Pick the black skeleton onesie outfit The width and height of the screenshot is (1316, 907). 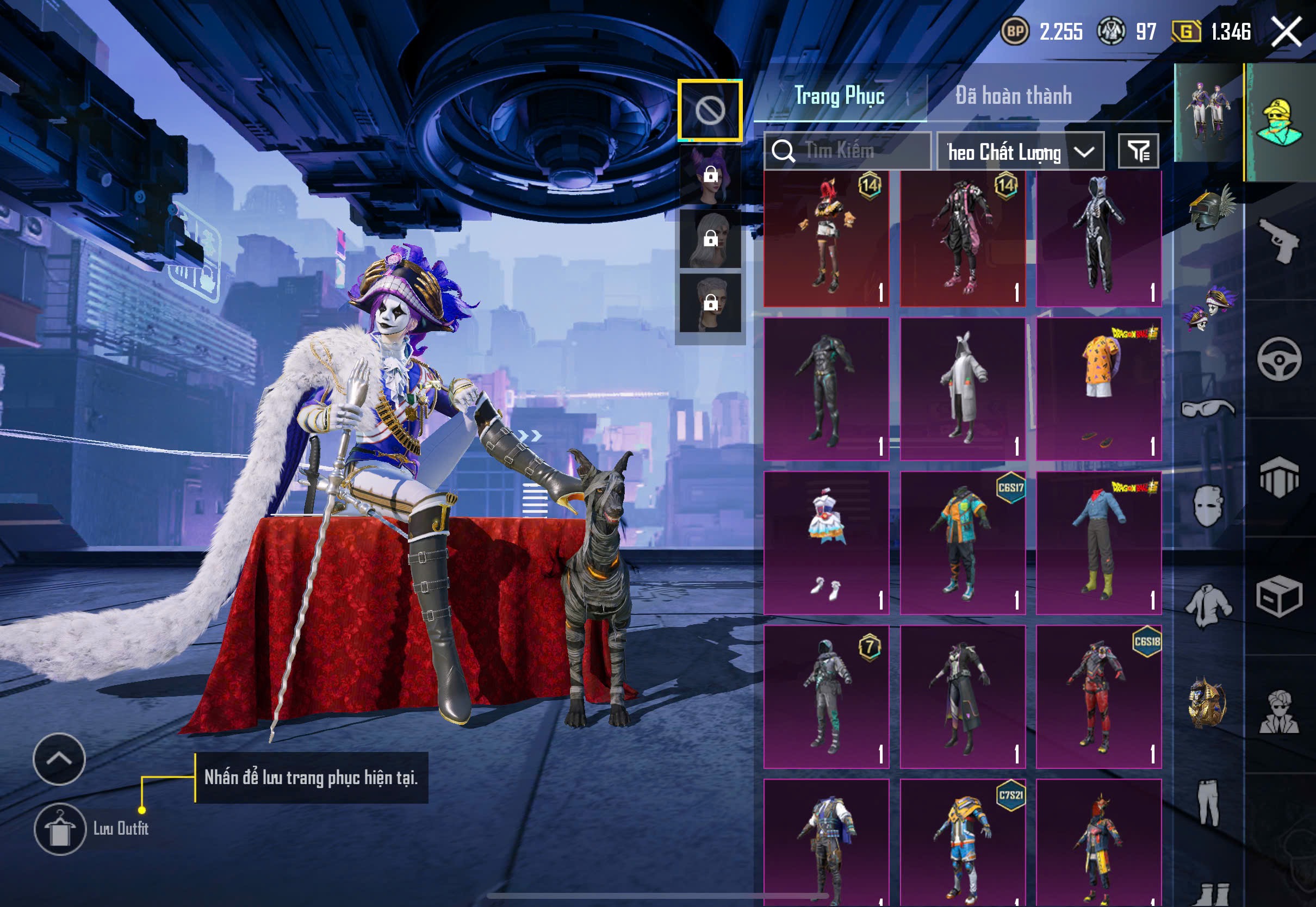coord(1098,239)
